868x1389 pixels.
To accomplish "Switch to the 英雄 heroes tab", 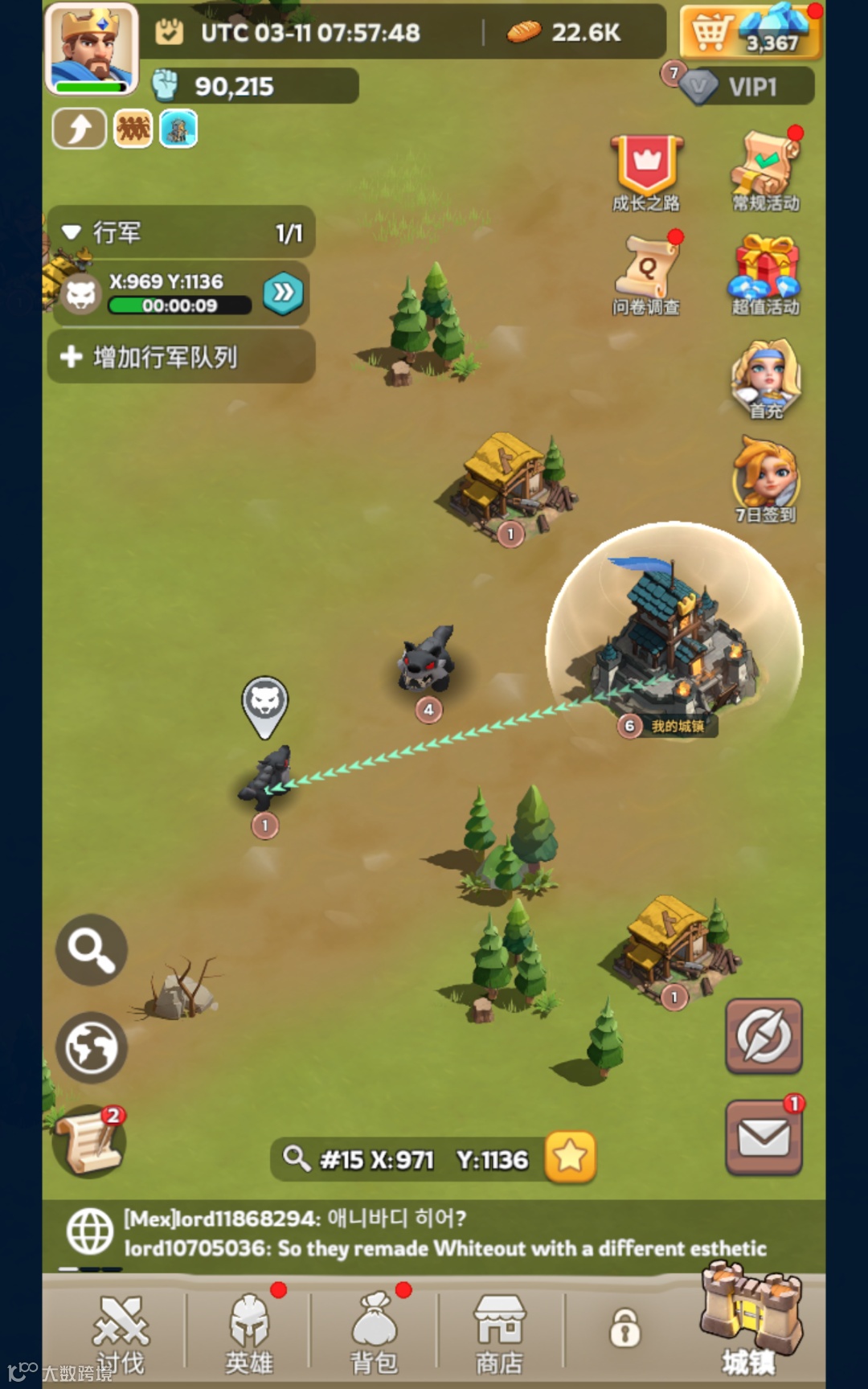I will pos(249,1333).
